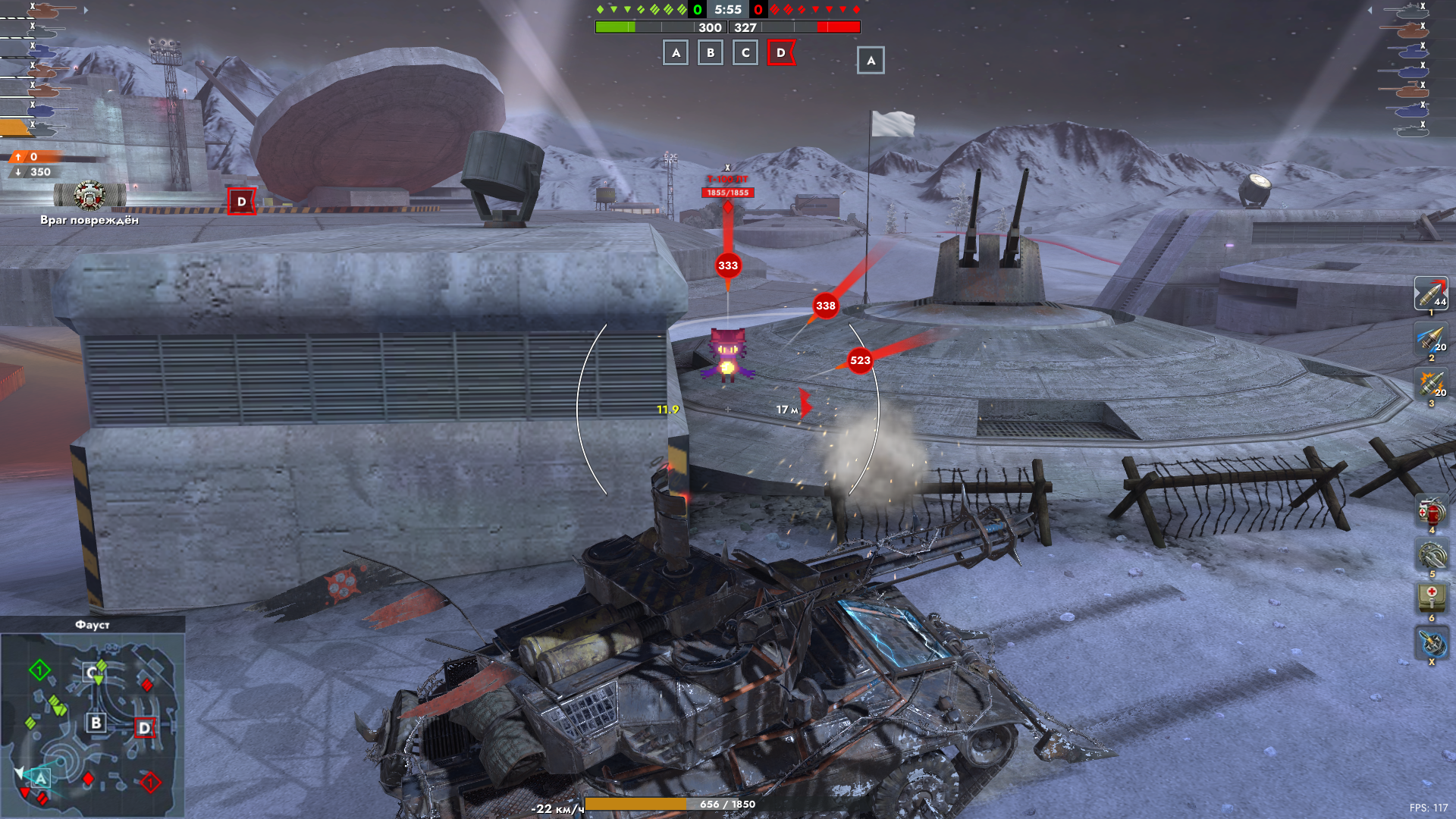Select red point D indicator in top bar
Image resolution: width=1456 pixels, height=819 pixels.
tap(781, 53)
